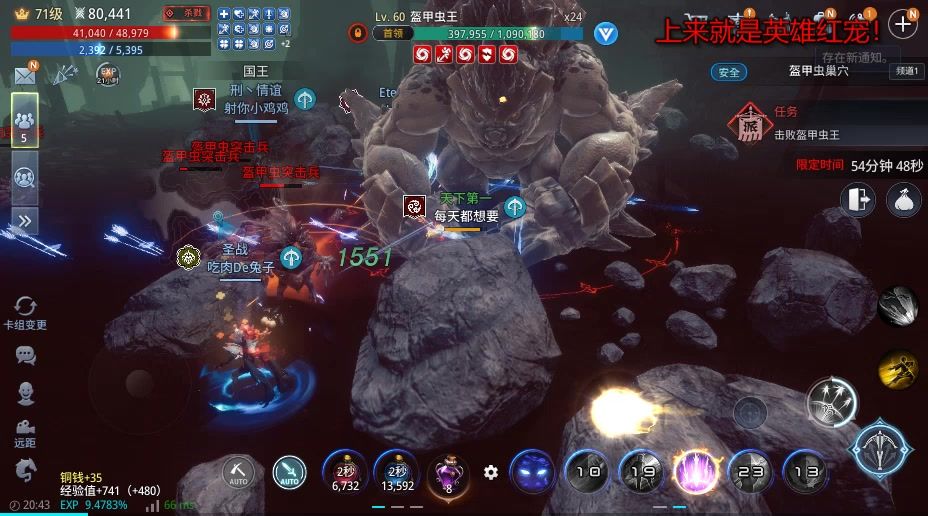Image resolution: width=928 pixels, height=516 pixels.
Task: Use the blue potion with 13,592
Action: pos(396,471)
